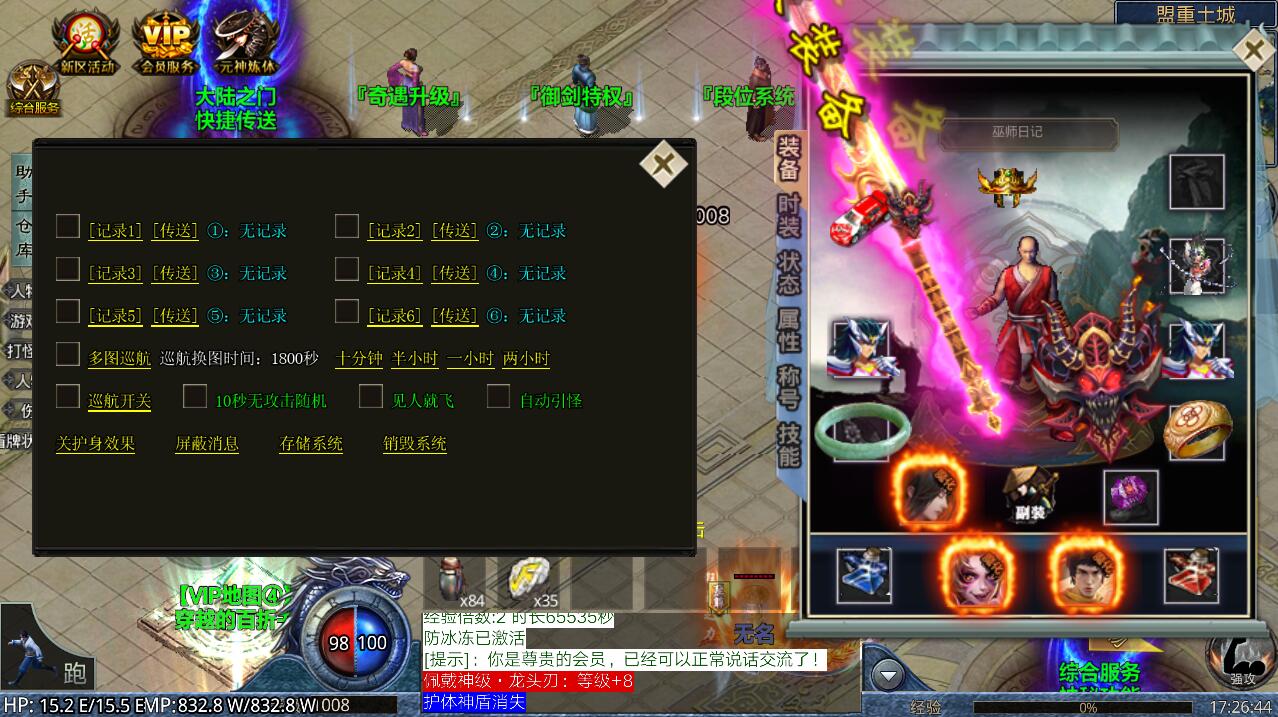Open the VIP 会员服务 icon
The width and height of the screenshot is (1278, 717).
click(x=166, y=44)
